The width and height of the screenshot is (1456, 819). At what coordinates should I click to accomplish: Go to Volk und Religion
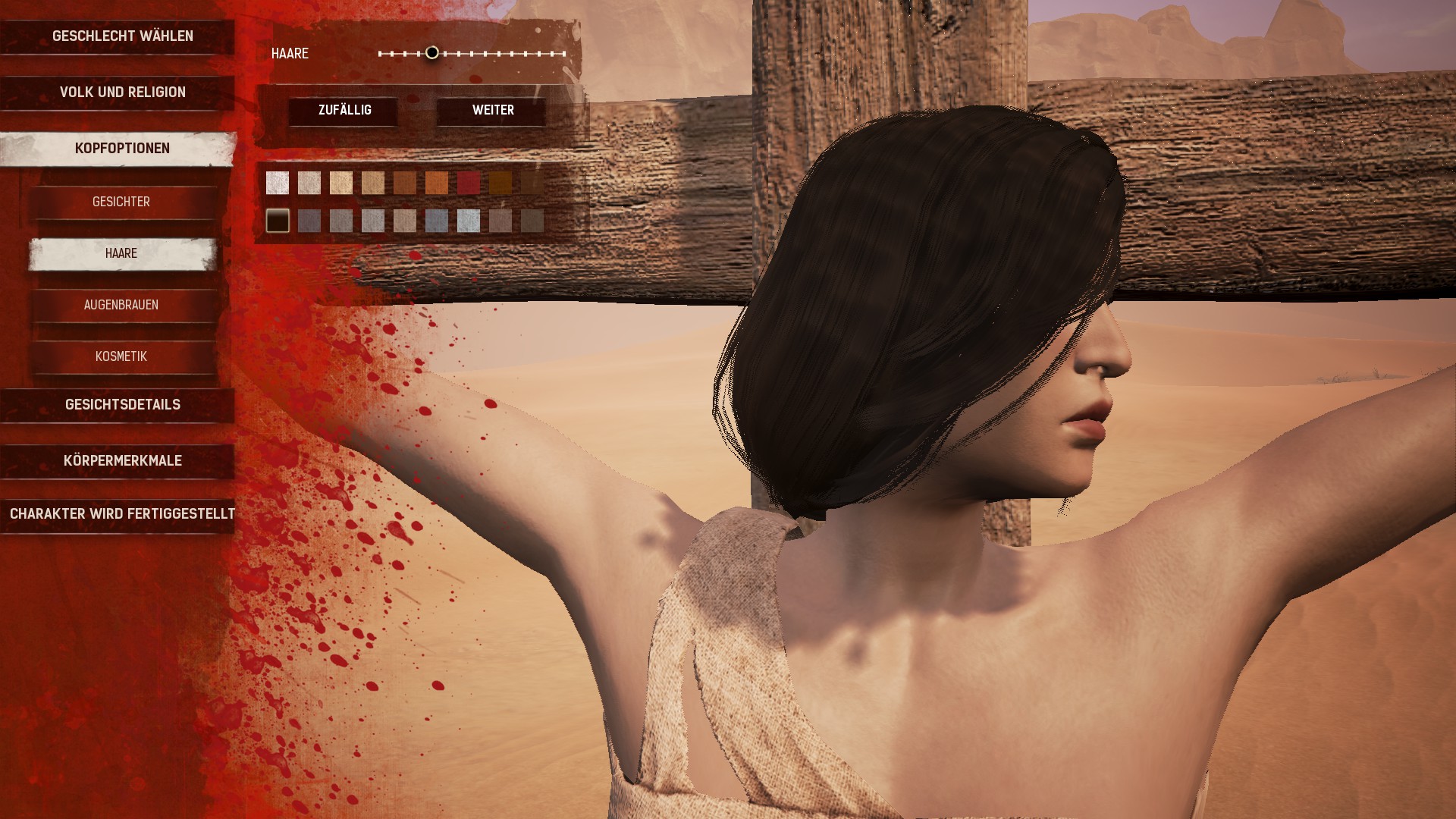coord(122,93)
